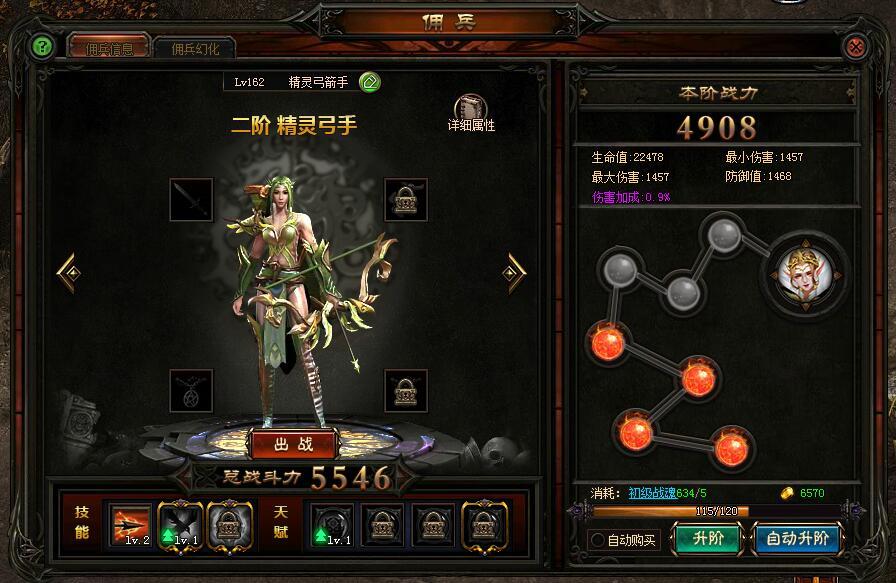Select the necklace equipment slot

(191, 390)
